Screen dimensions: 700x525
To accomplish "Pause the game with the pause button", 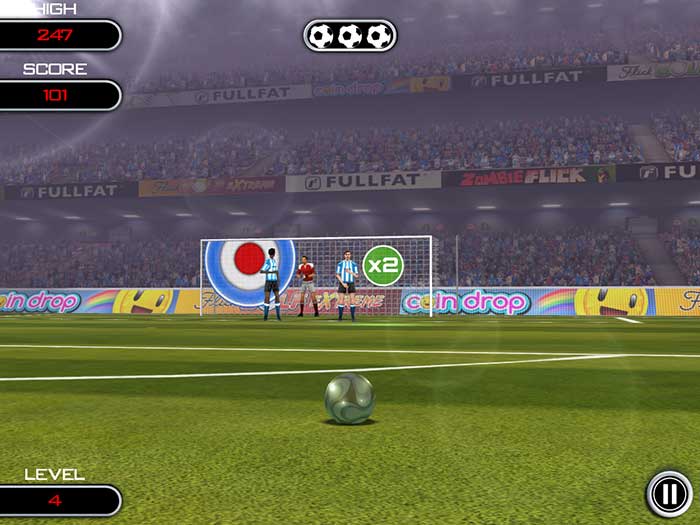I will pos(667,492).
